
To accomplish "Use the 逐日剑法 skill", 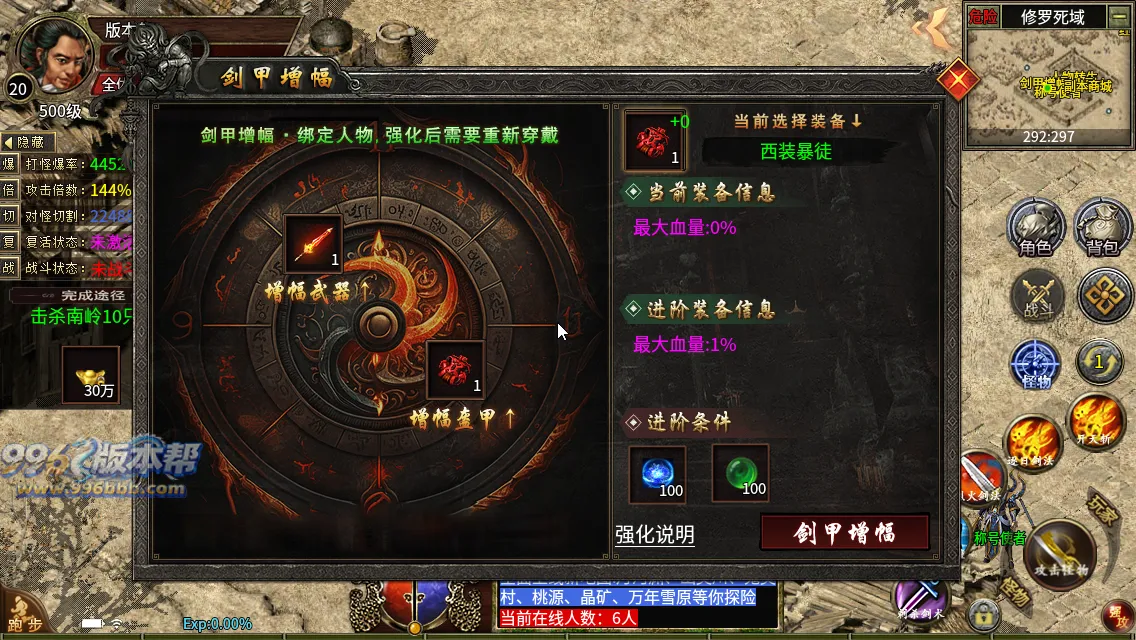I will pyautogui.click(x=1034, y=442).
